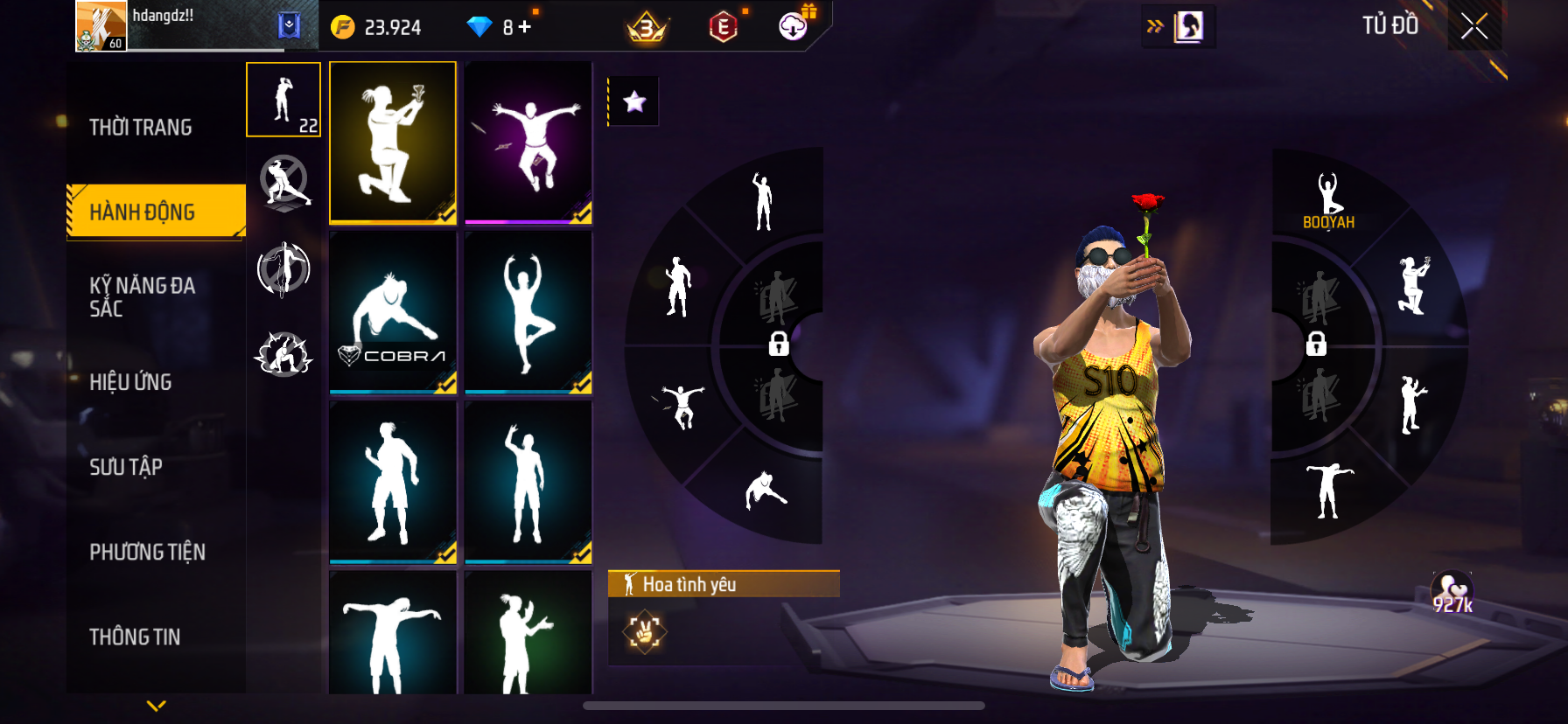
Task: Open Kỹ Năng Đa Sắc section
Action: 143,296
